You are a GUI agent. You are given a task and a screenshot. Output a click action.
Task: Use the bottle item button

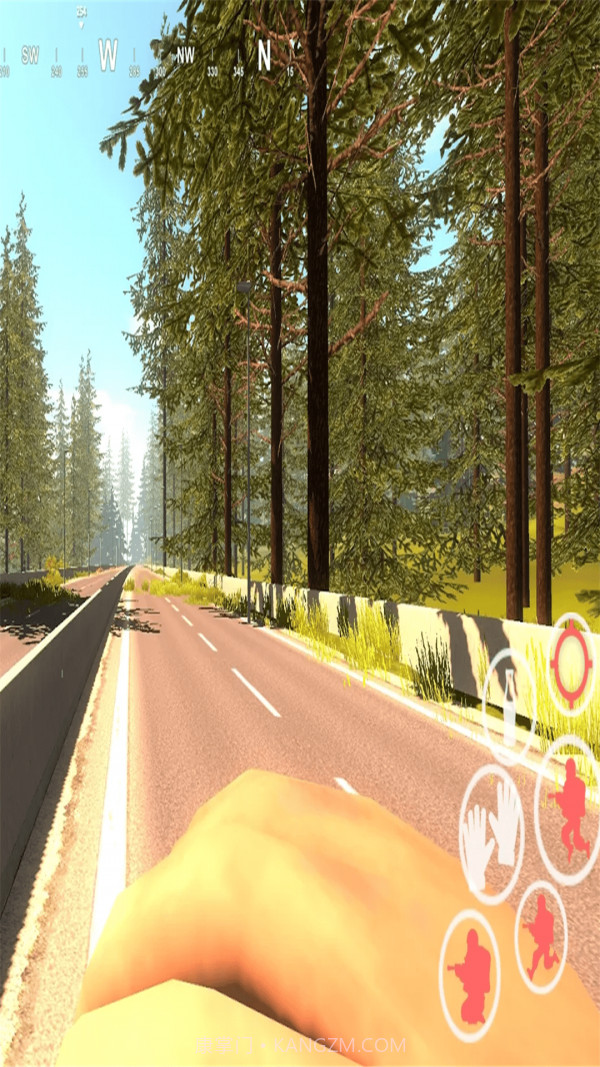tap(510, 701)
